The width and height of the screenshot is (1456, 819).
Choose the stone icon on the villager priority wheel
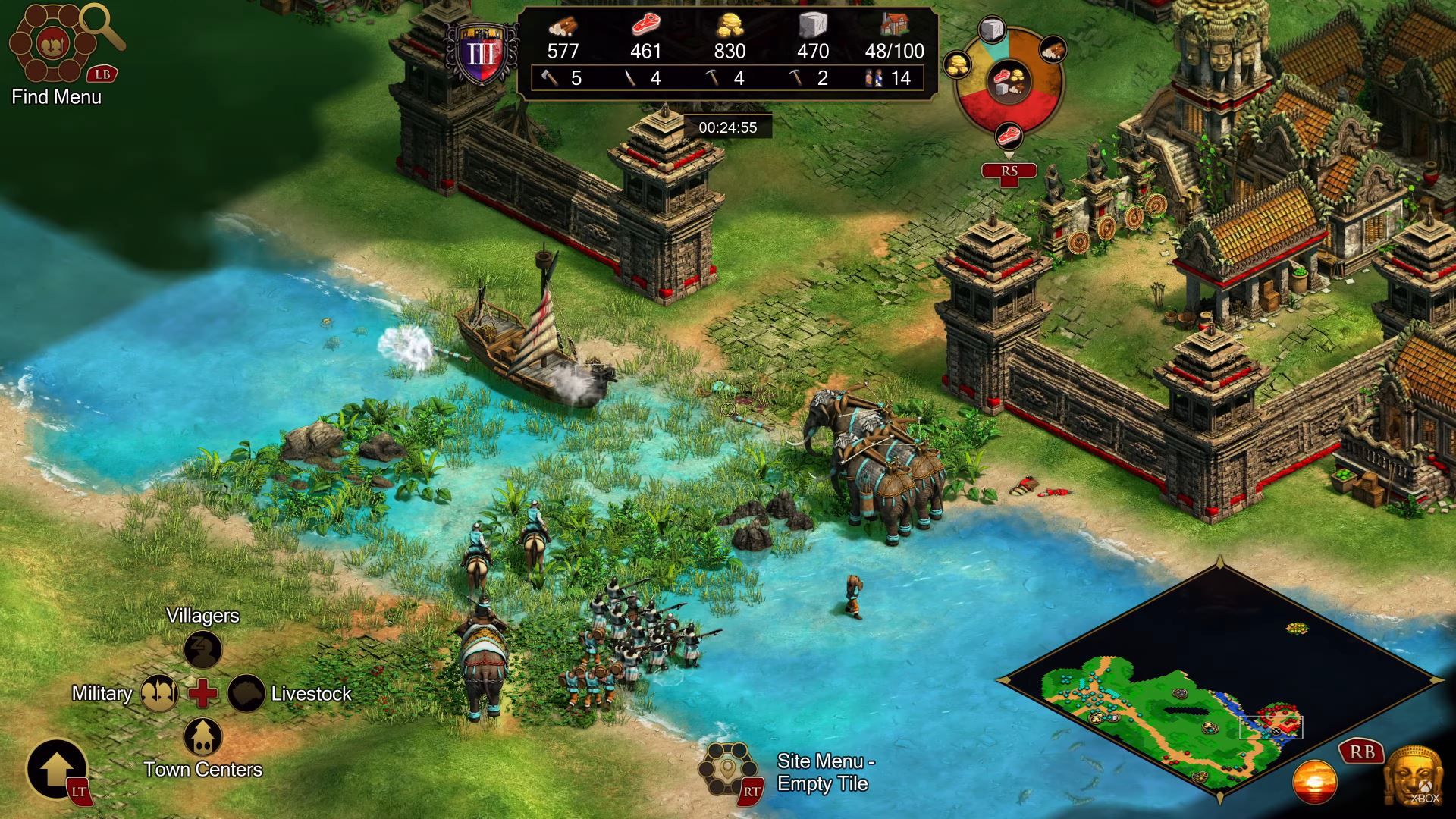[991, 31]
